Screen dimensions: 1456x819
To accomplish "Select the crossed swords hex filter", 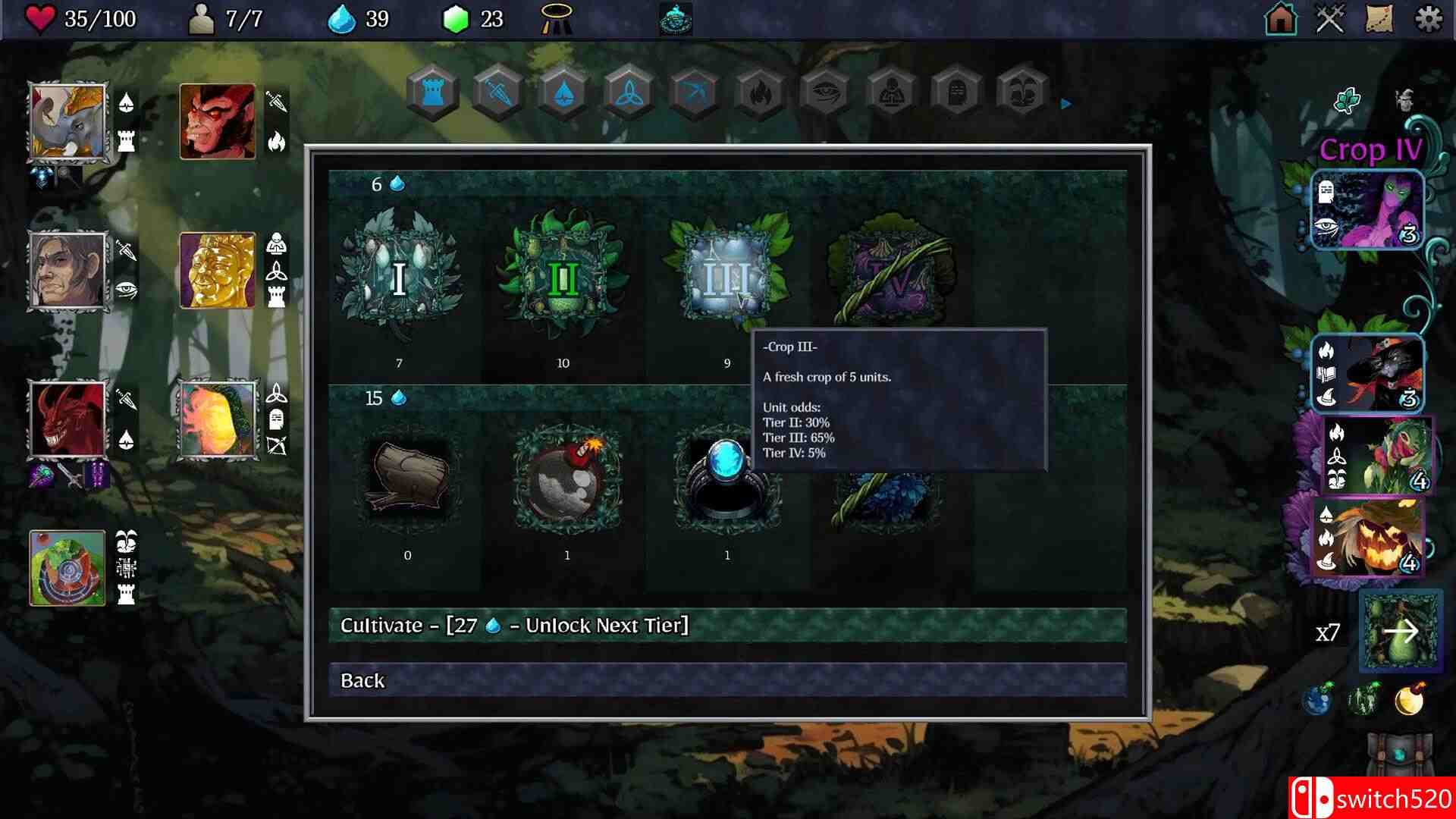I will tap(497, 91).
